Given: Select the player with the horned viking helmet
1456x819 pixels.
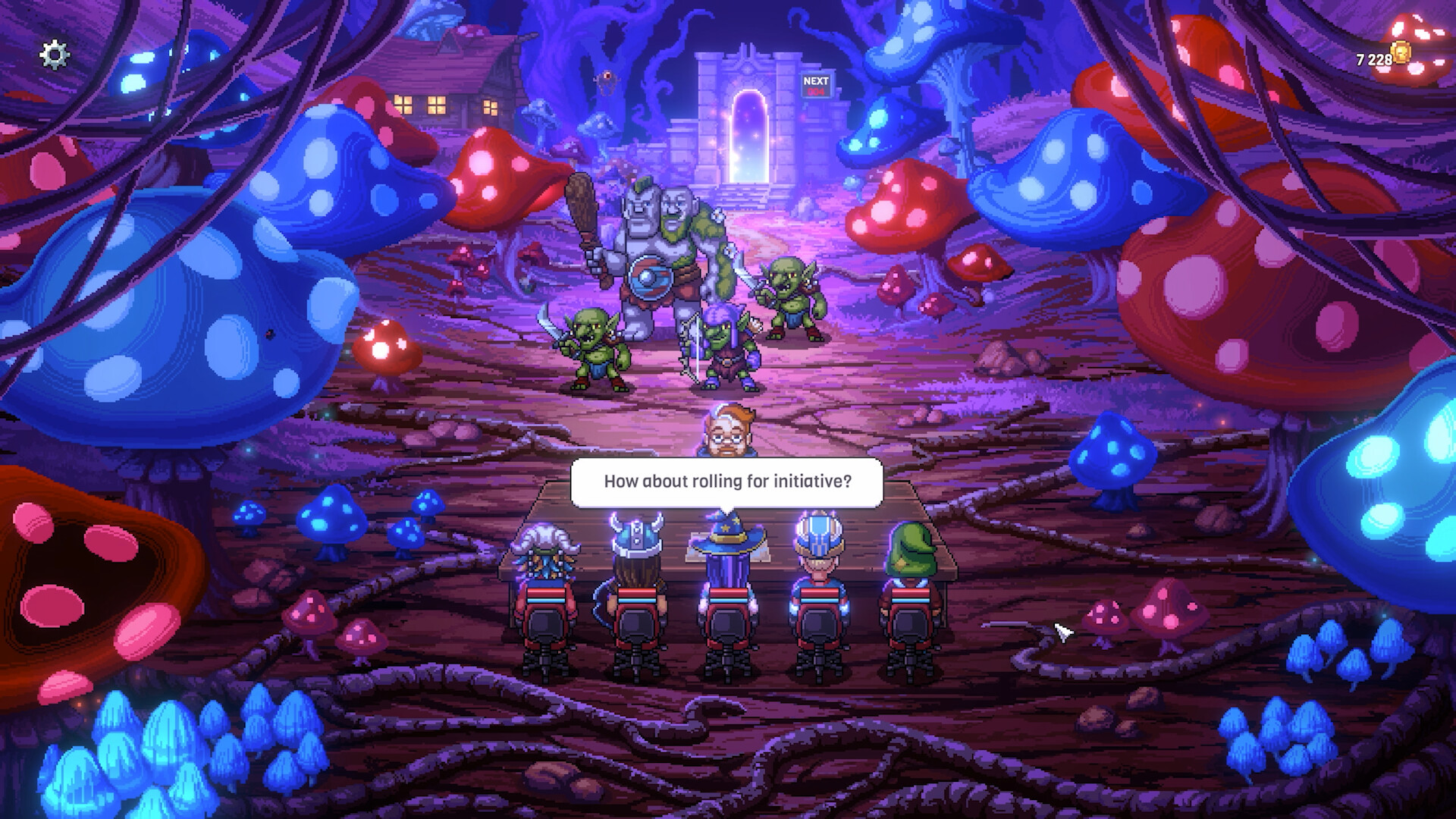Looking at the screenshot, I should tap(635, 569).
